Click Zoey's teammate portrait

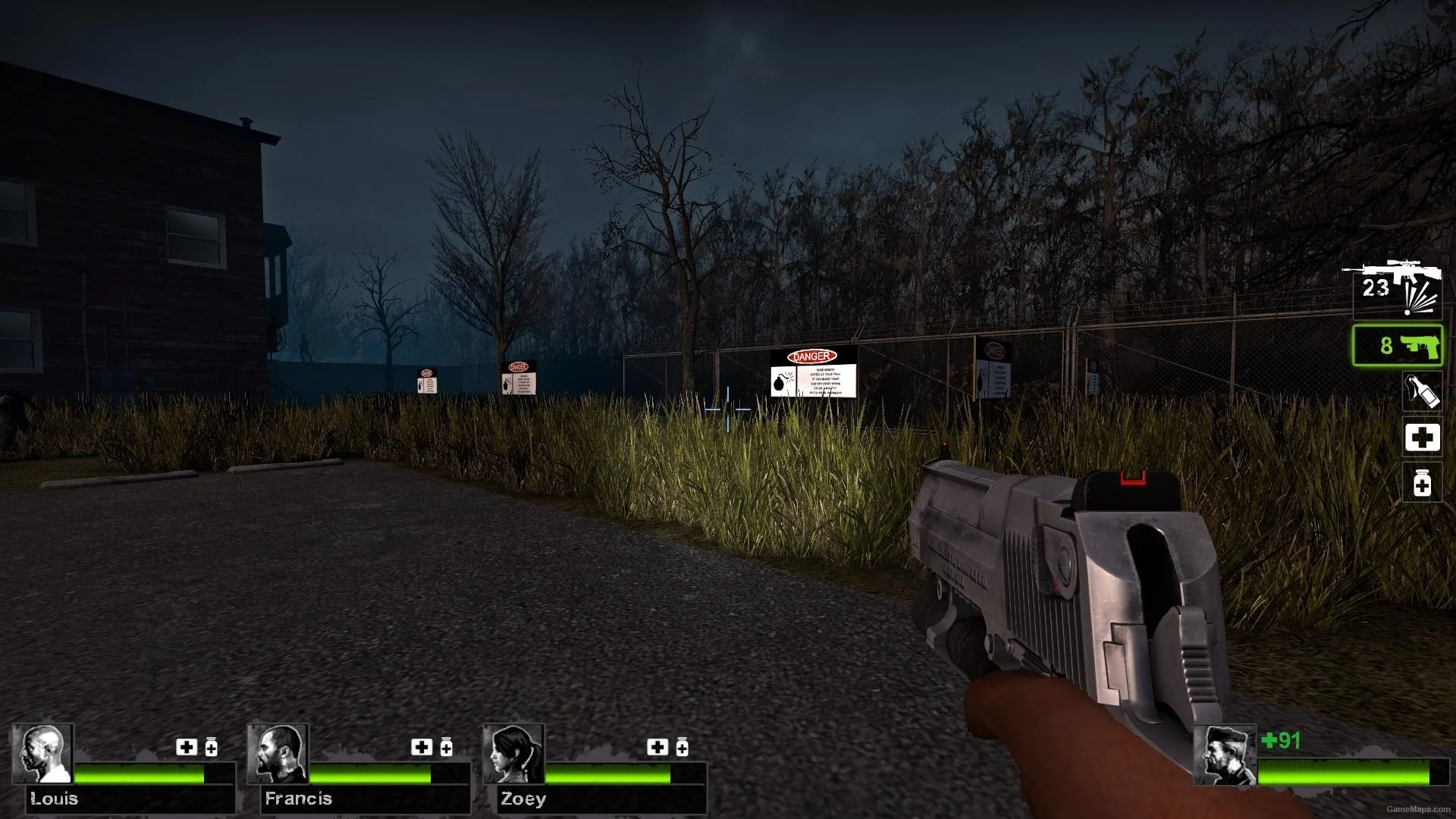514,753
